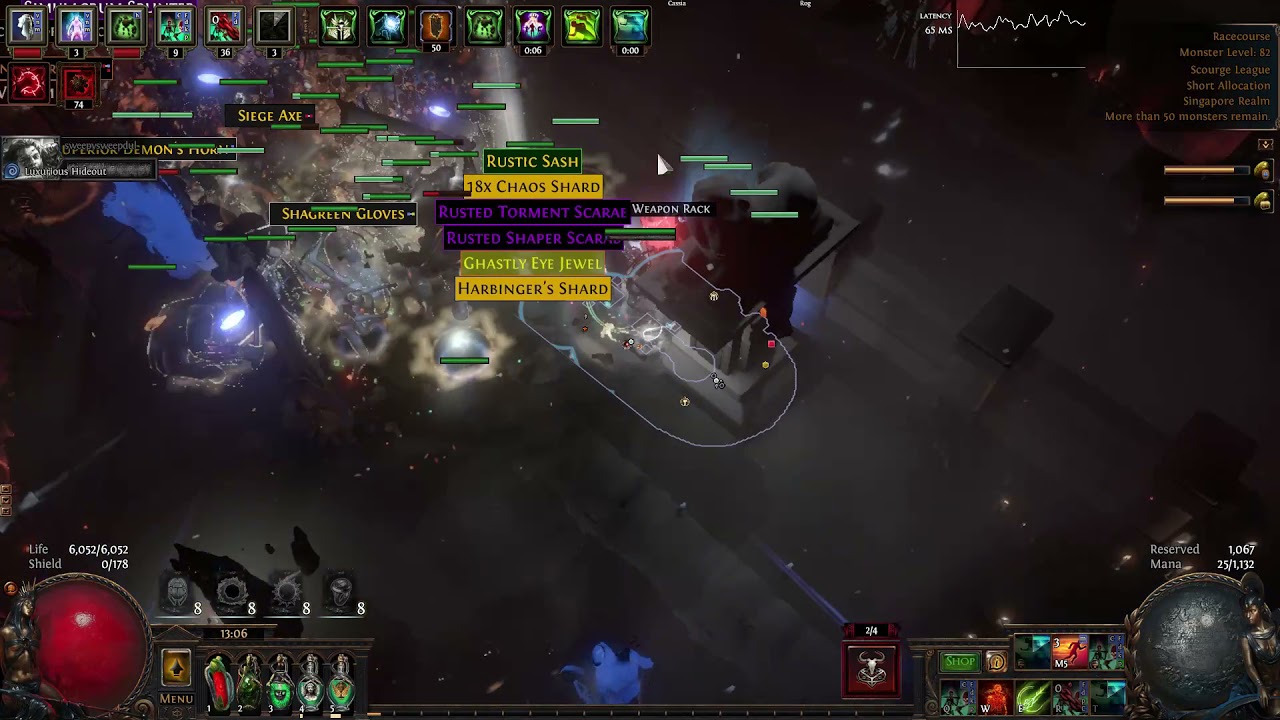Image resolution: width=1280 pixels, height=720 pixels.
Task: Click the golden level-up arrow button
Action: coord(176,668)
